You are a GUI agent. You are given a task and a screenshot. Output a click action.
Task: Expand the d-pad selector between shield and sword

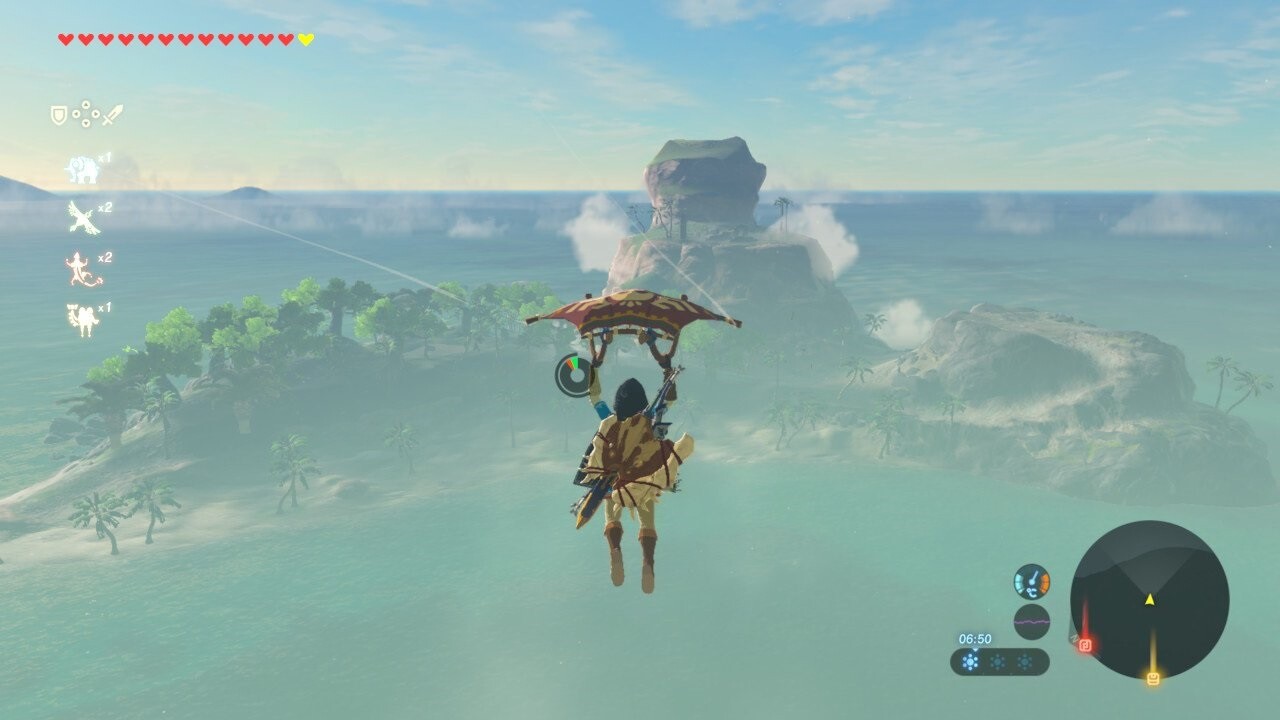86,113
